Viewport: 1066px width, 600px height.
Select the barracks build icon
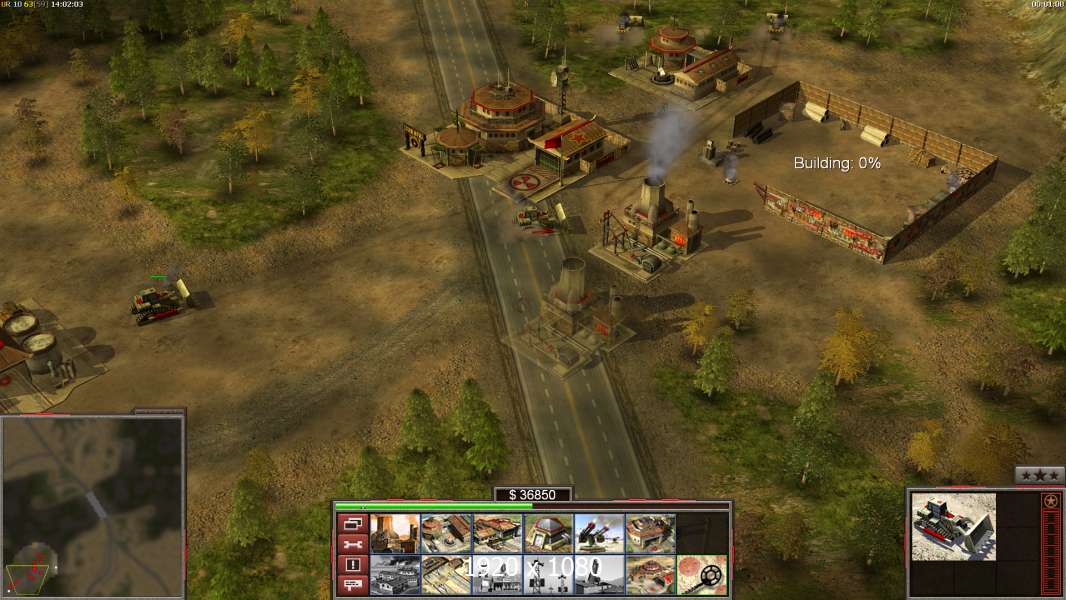point(446,534)
